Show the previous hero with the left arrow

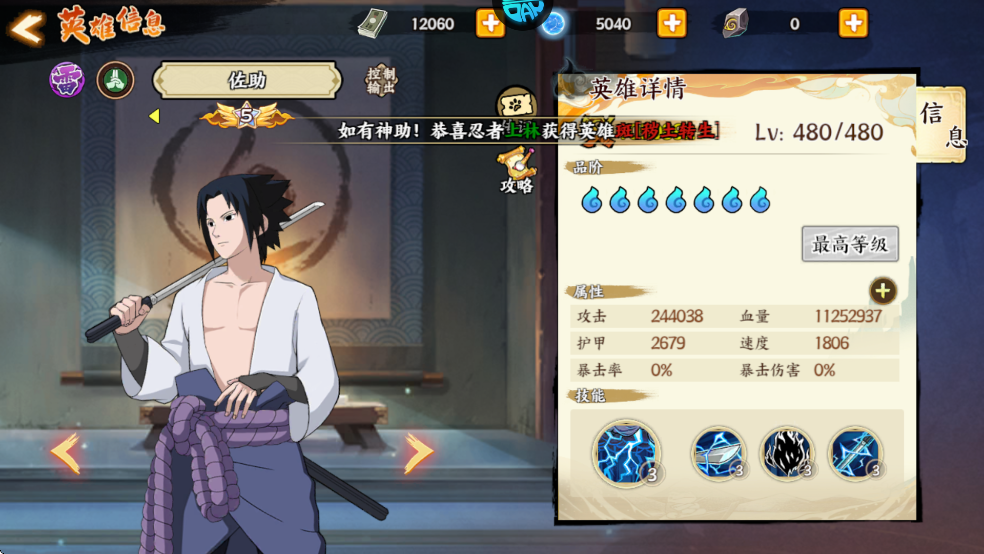click(x=66, y=453)
